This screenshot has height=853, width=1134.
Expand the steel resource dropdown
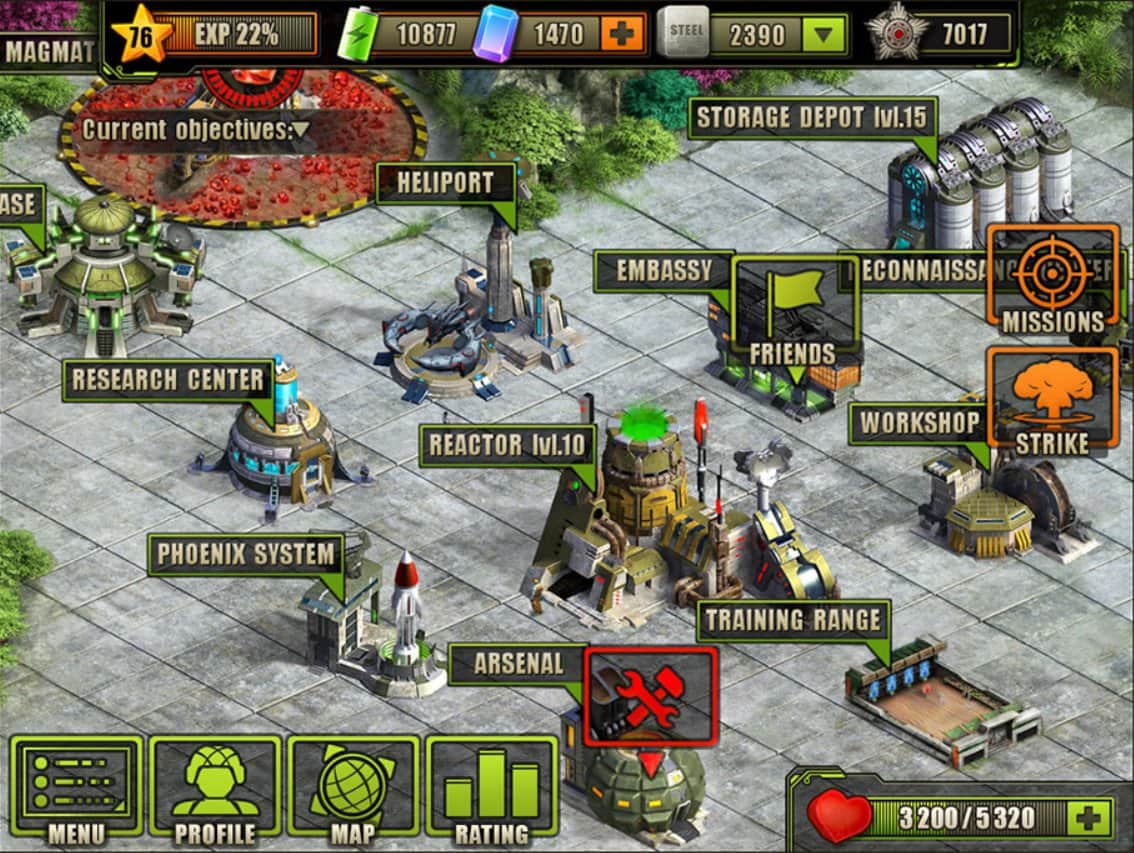pyautogui.click(x=822, y=35)
